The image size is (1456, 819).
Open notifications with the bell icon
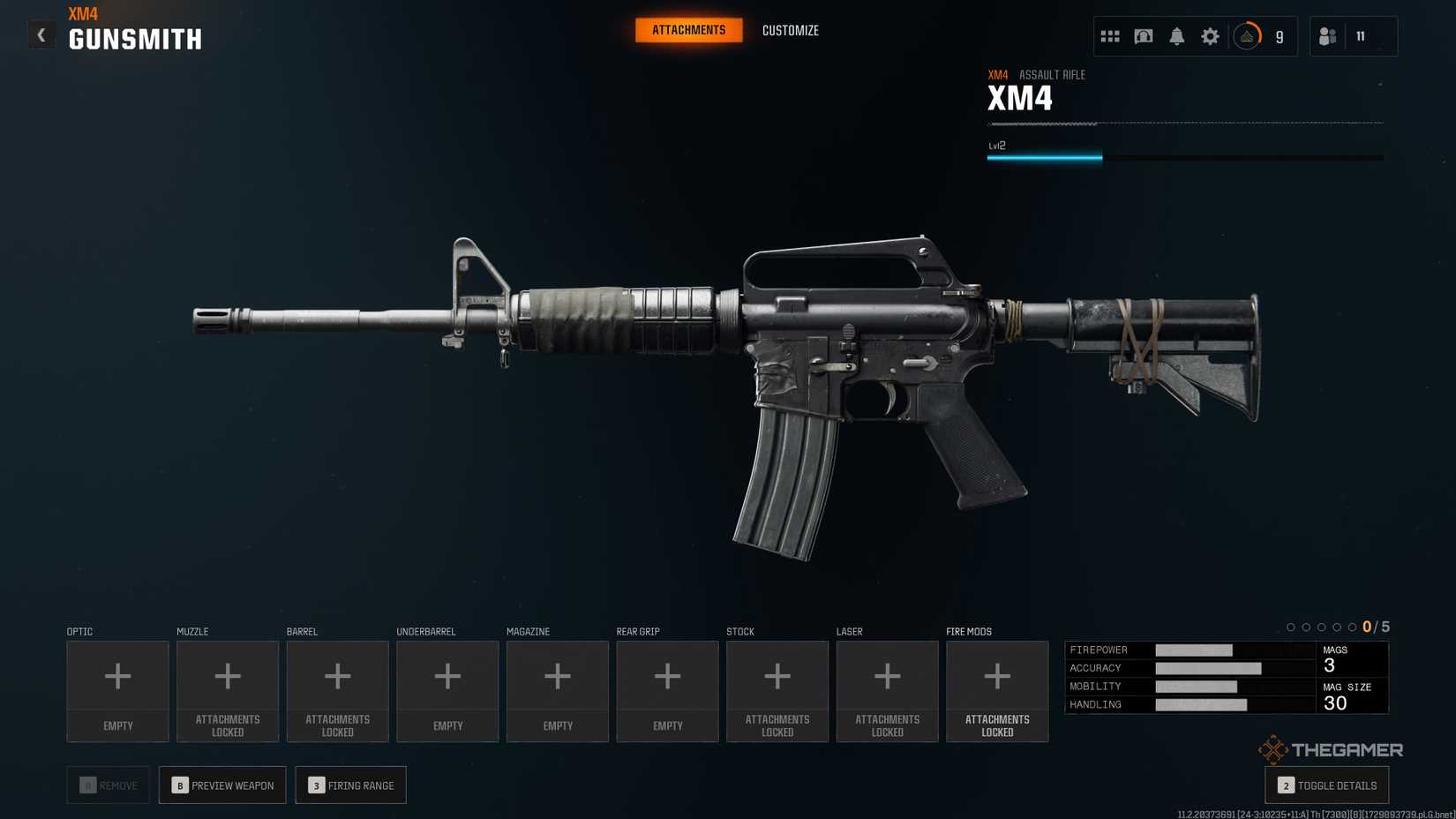click(x=1176, y=36)
